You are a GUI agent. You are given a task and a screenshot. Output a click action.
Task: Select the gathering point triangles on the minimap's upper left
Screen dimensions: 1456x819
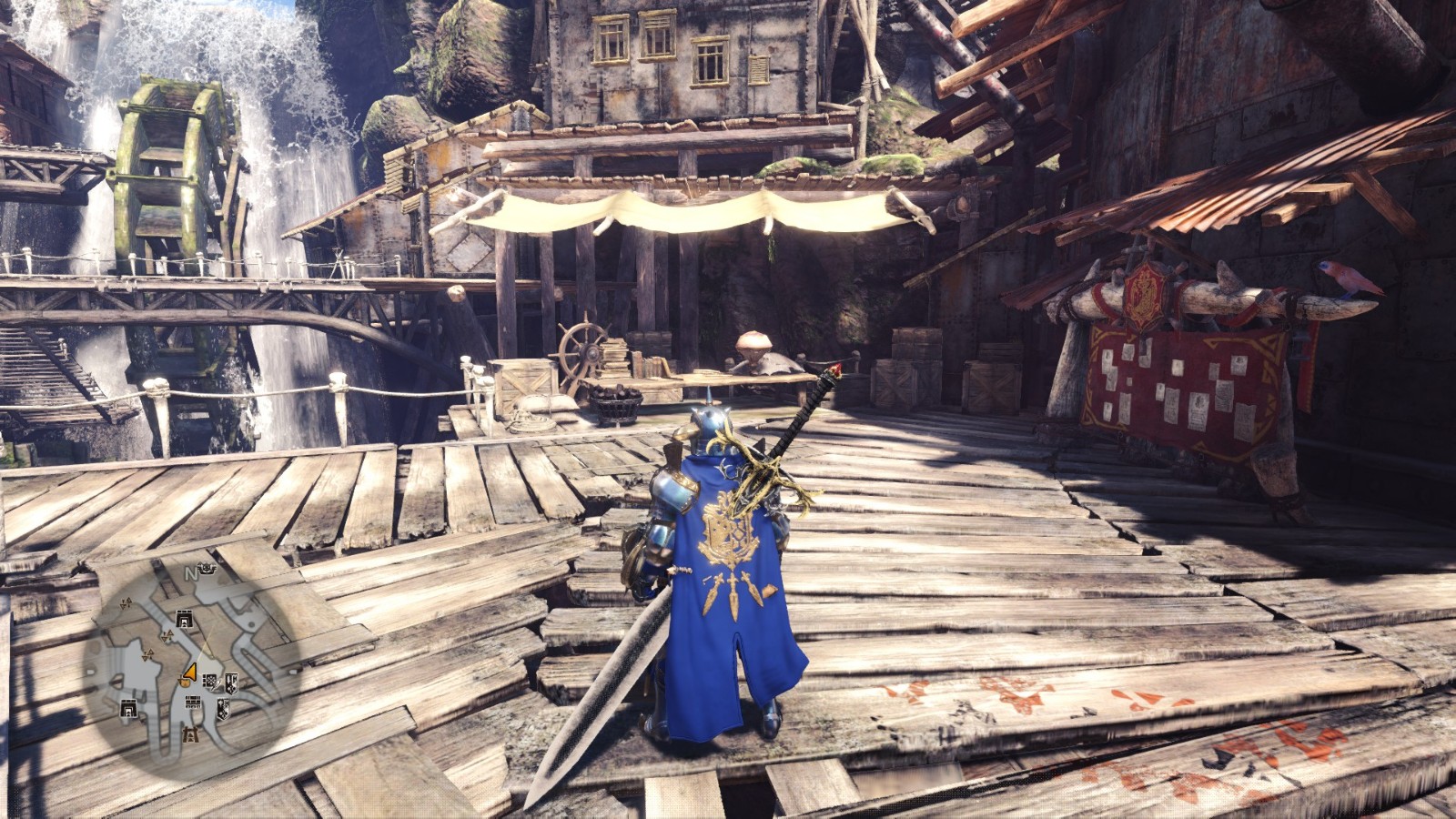click(126, 603)
